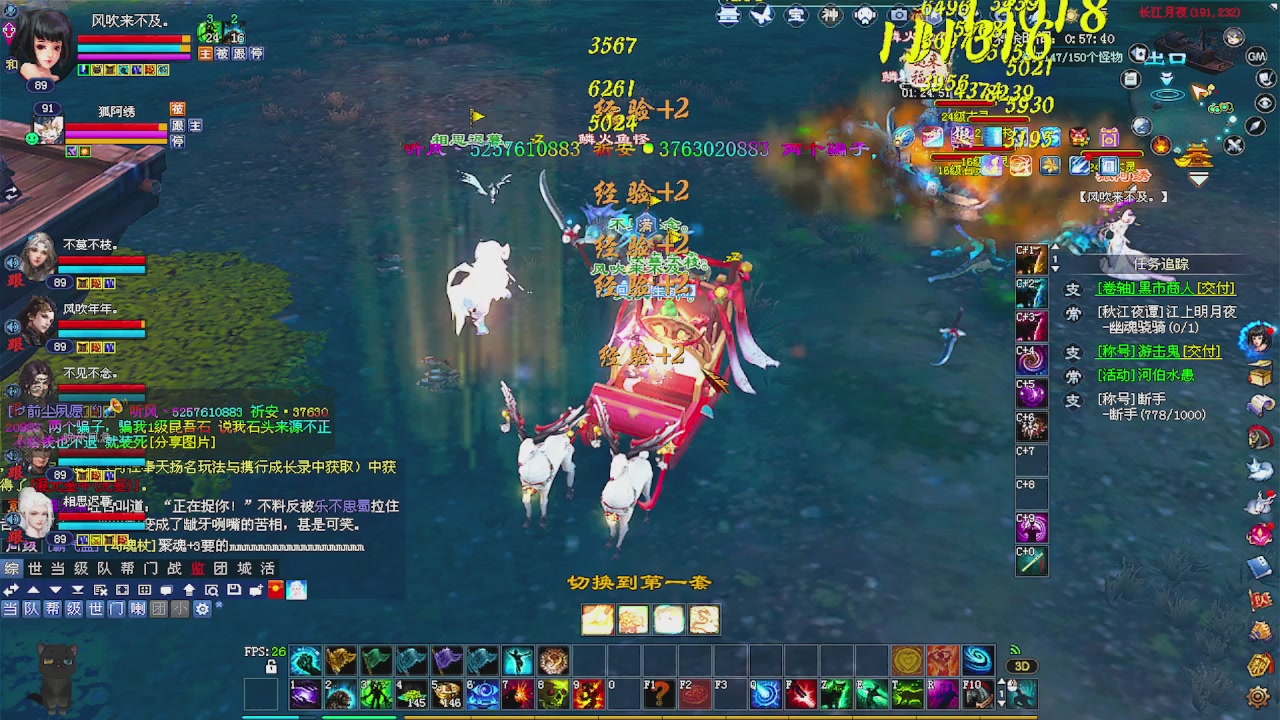Click the red packet icon in chat toolbar

[274, 588]
